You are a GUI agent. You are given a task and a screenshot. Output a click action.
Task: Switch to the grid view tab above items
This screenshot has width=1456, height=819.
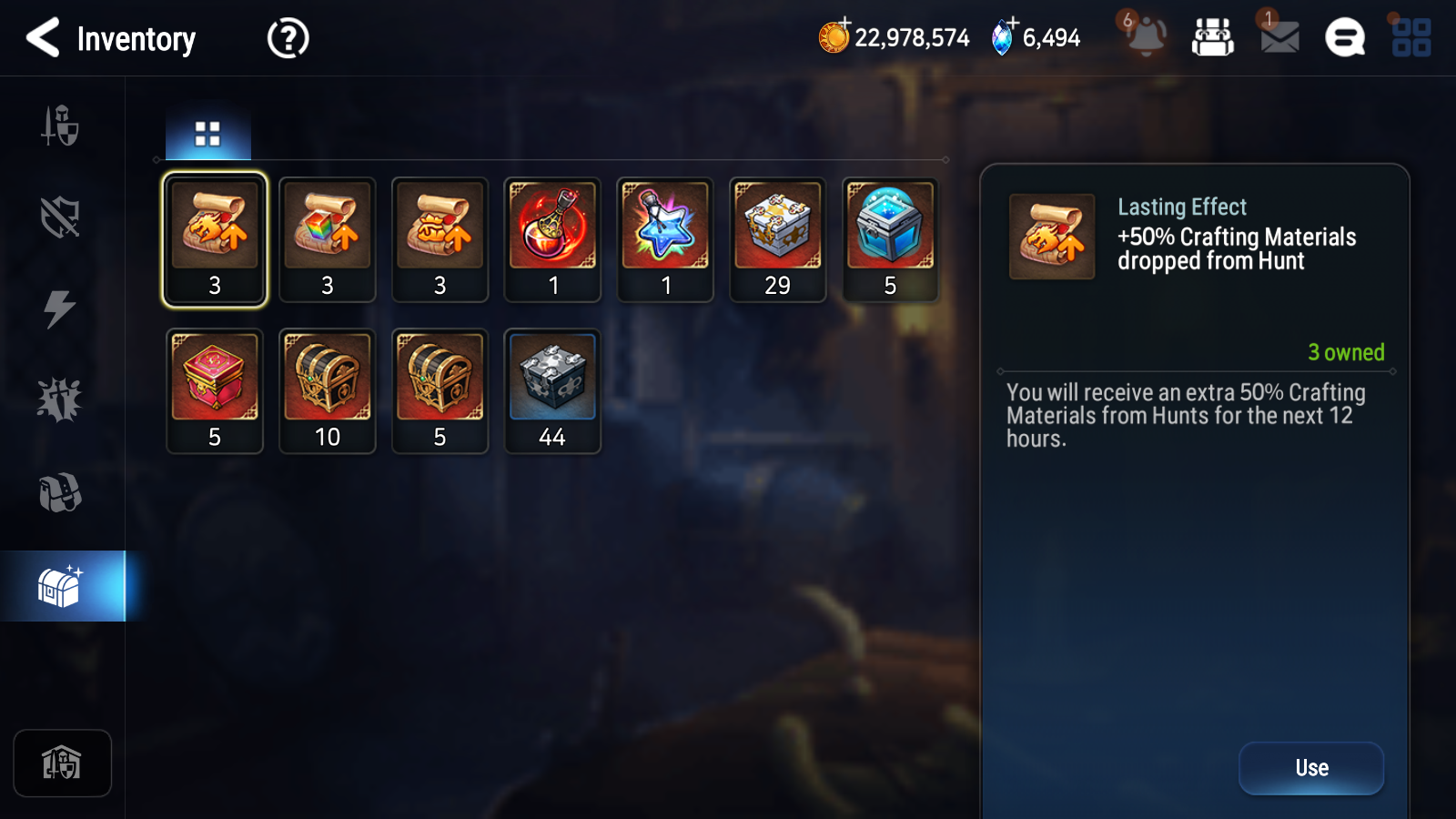207,133
